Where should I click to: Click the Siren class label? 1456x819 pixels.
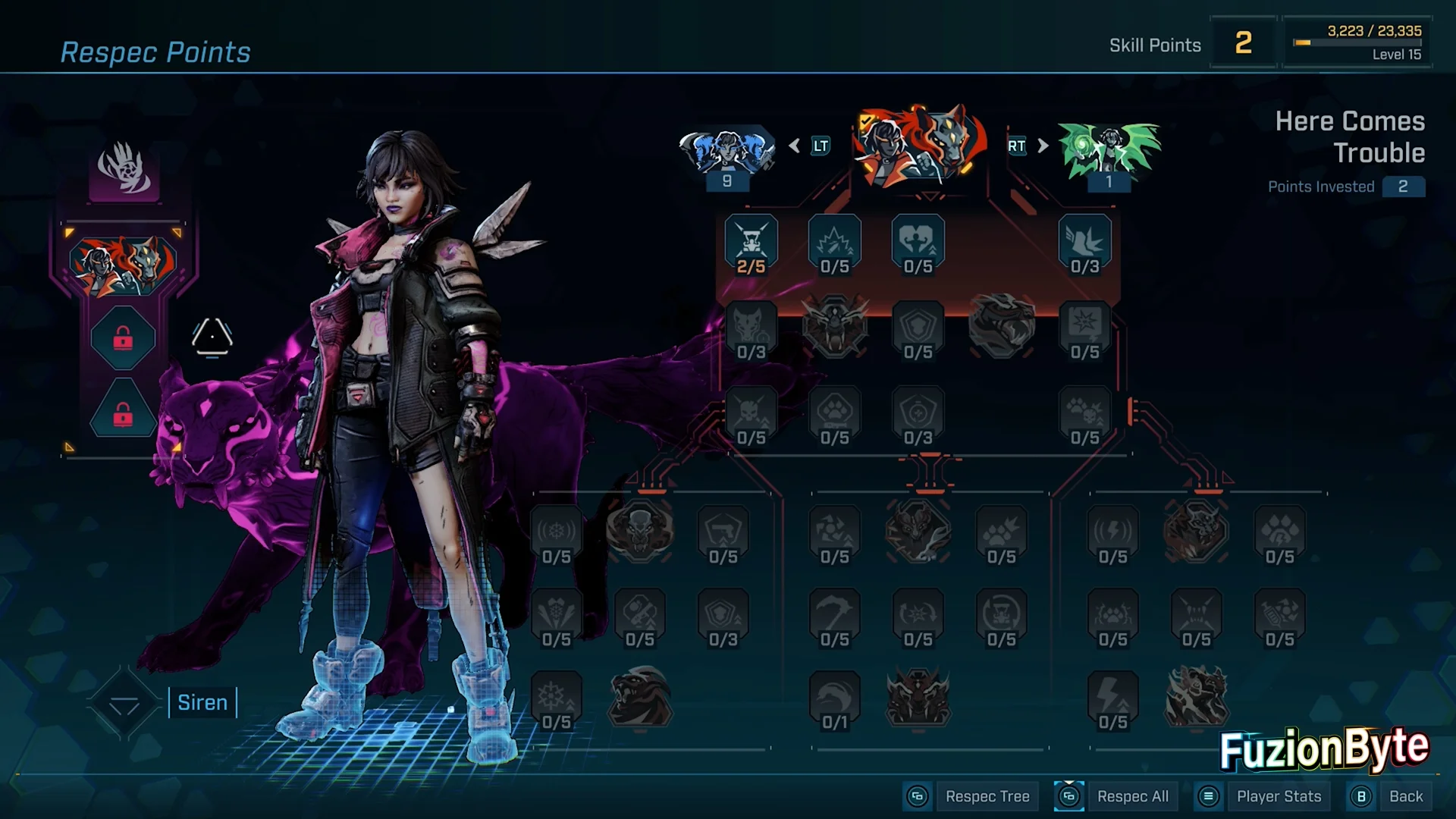pos(202,703)
